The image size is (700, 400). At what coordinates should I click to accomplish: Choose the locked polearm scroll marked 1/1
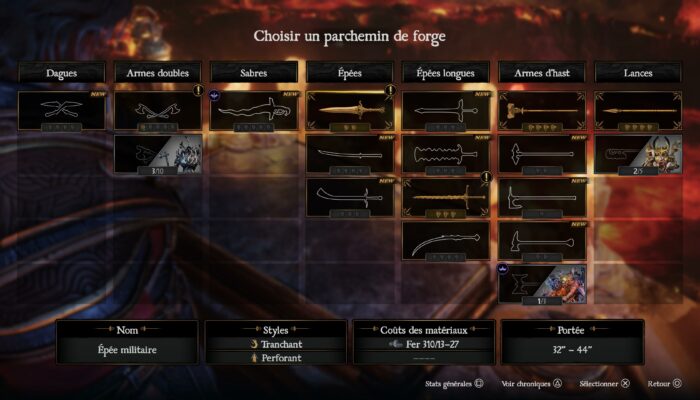[541, 283]
